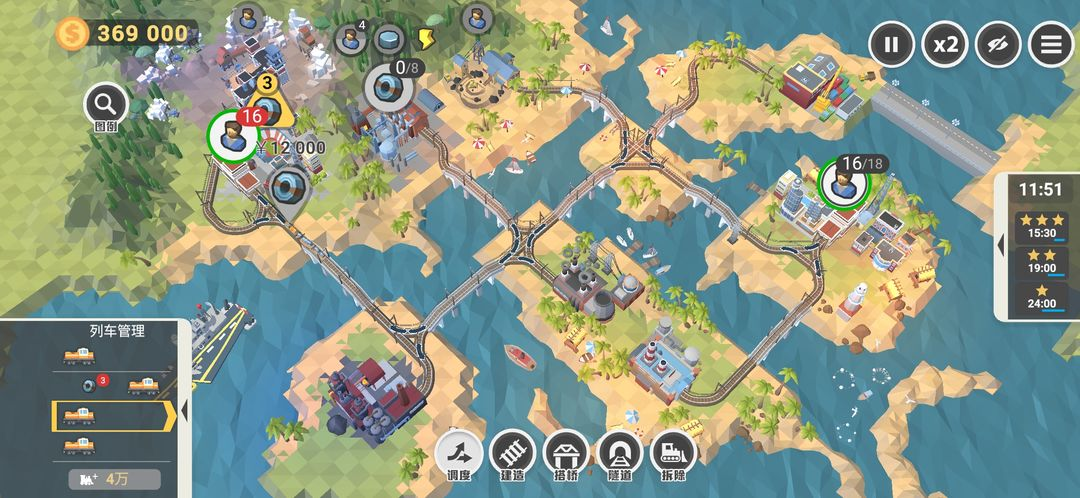Toggle the crossed-eye visibility button
This screenshot has height=498, width=1080.
[x=999, y=45]
